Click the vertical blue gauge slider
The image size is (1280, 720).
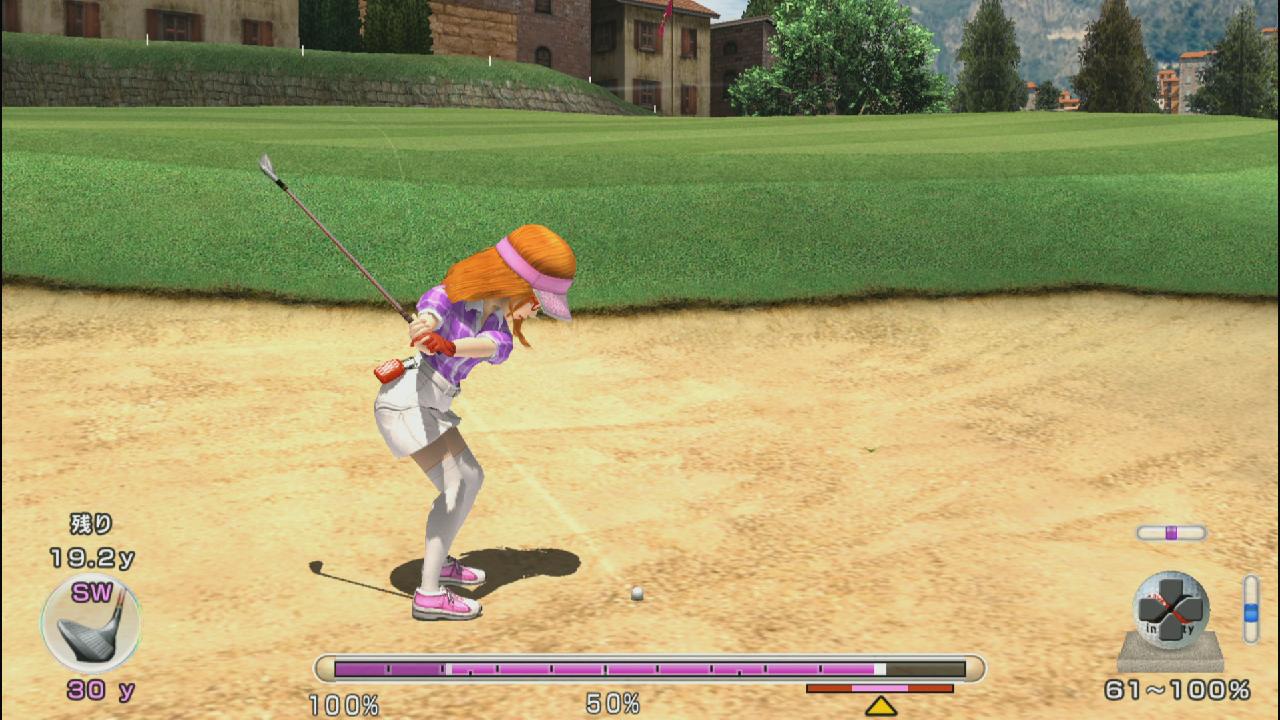[1250, 609]
